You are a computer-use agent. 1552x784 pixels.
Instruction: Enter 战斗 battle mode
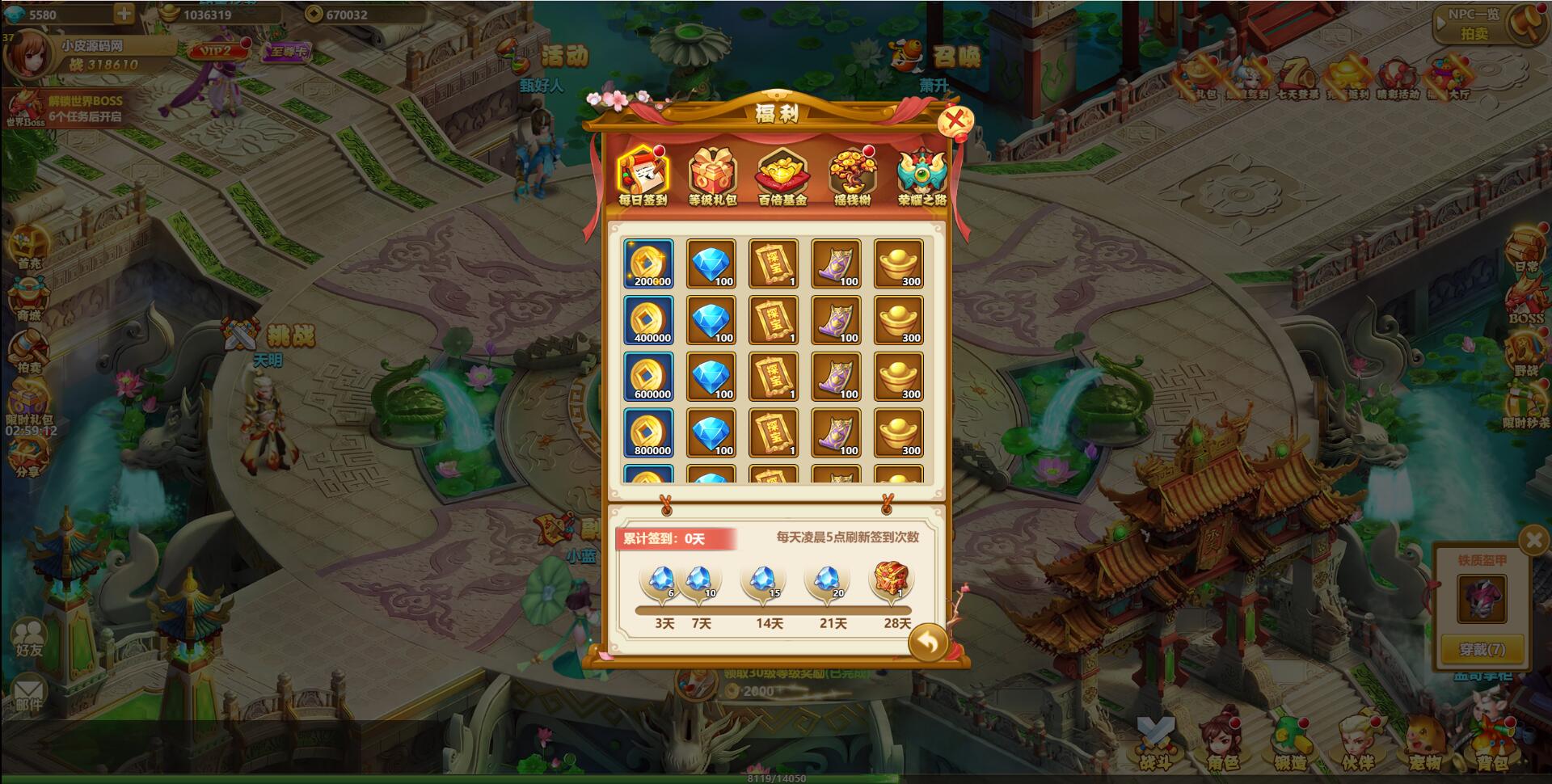1155,744
